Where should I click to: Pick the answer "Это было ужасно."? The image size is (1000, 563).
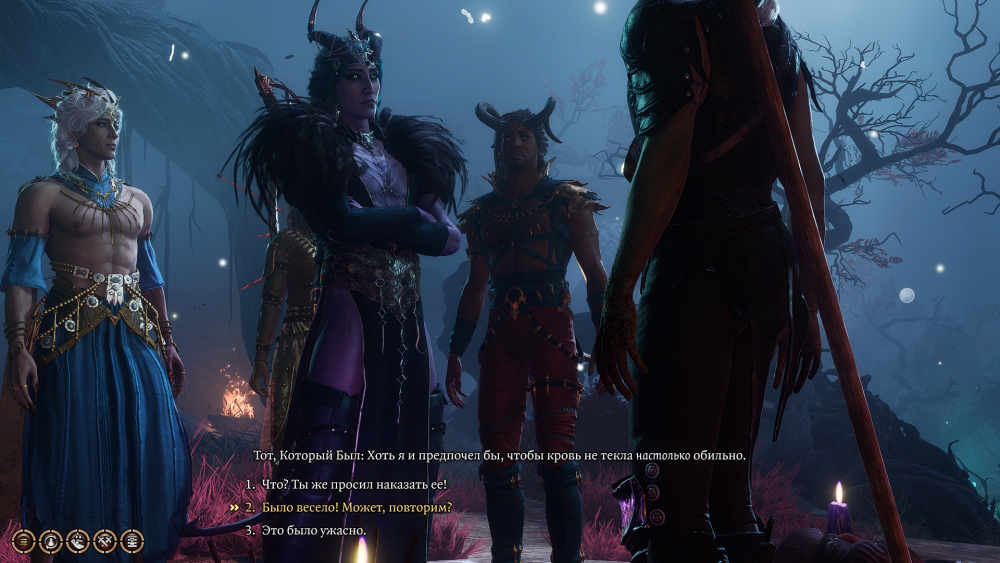(312, 529)
